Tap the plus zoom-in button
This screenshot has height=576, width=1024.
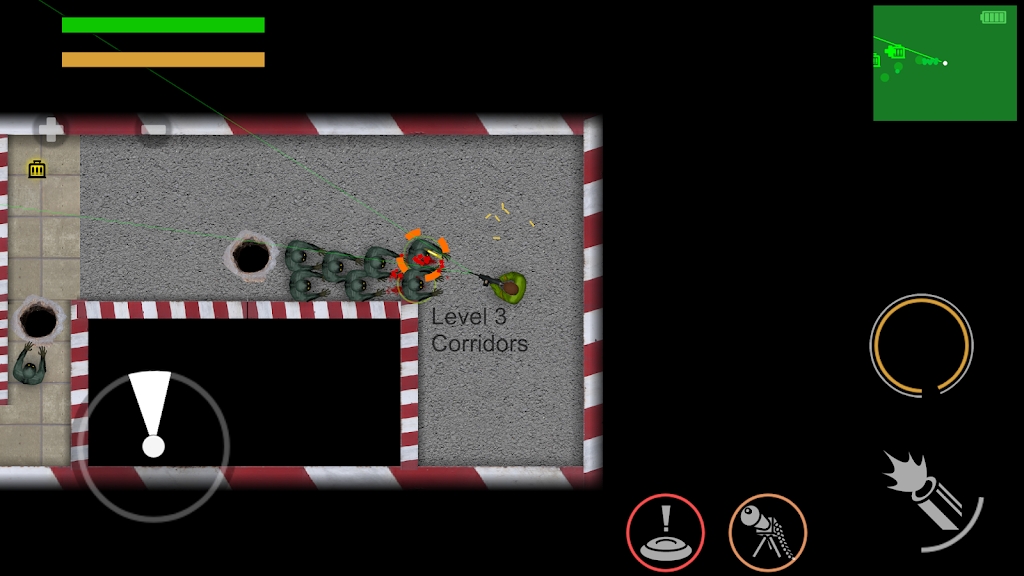(x=50, y=129)
